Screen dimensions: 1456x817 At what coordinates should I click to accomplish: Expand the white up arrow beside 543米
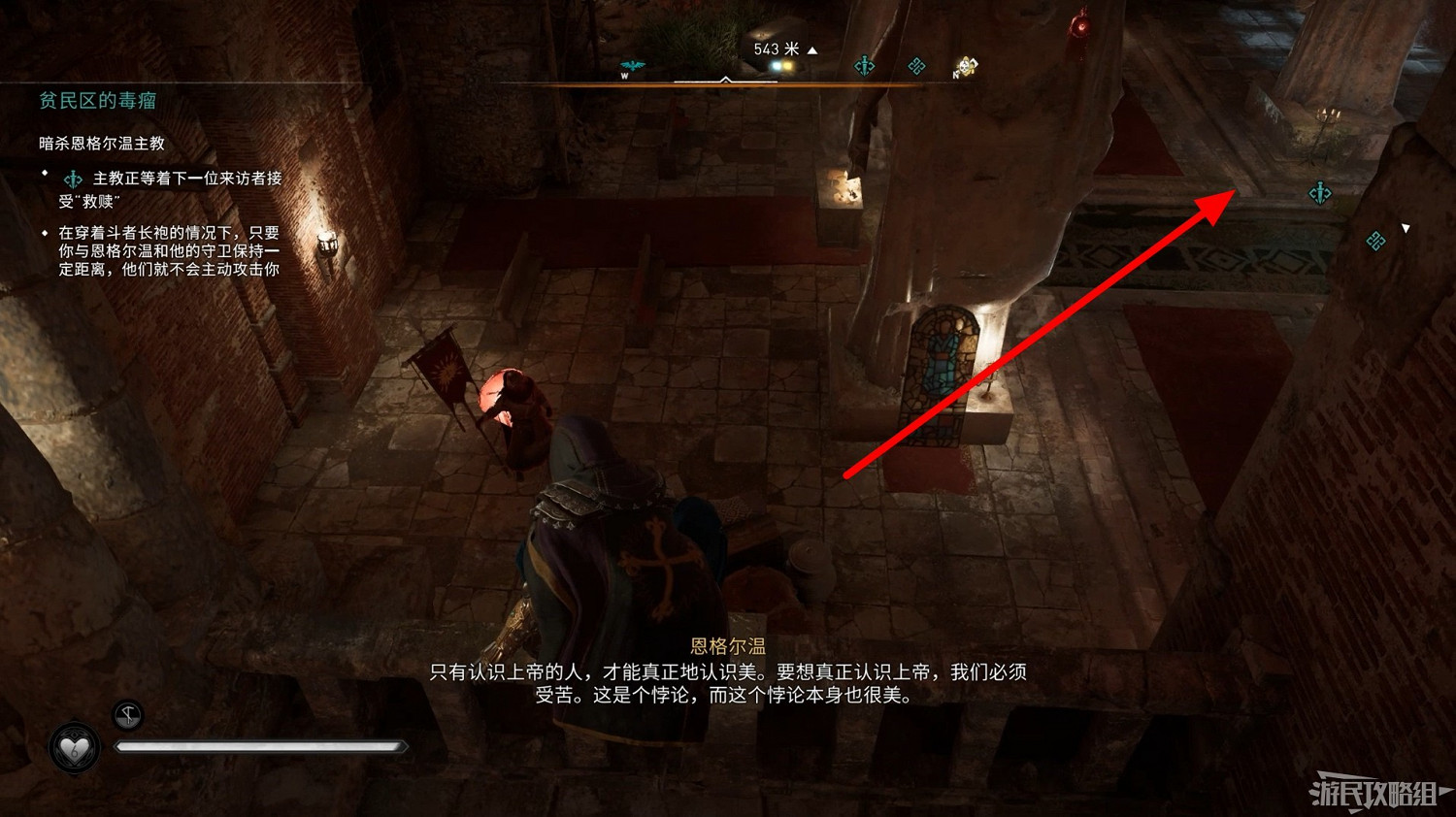tap(811, 49)
